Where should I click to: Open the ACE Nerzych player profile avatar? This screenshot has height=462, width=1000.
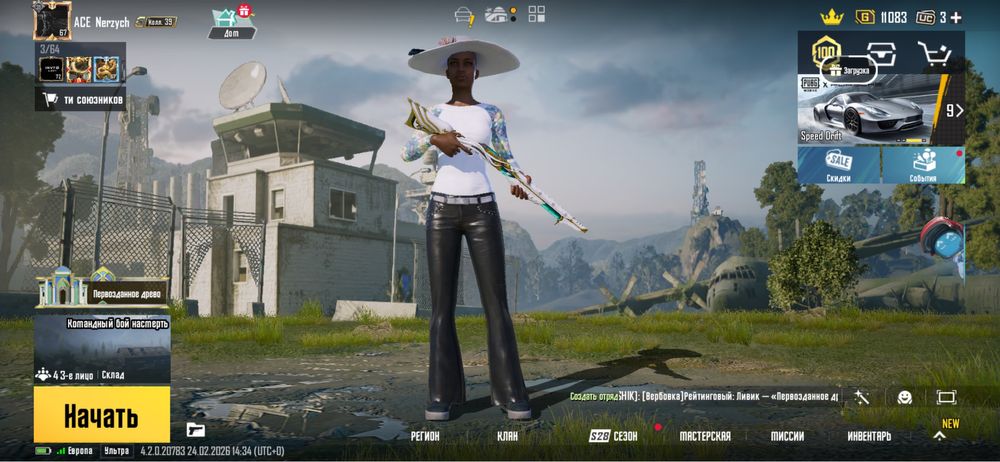[x=50, y=19]
